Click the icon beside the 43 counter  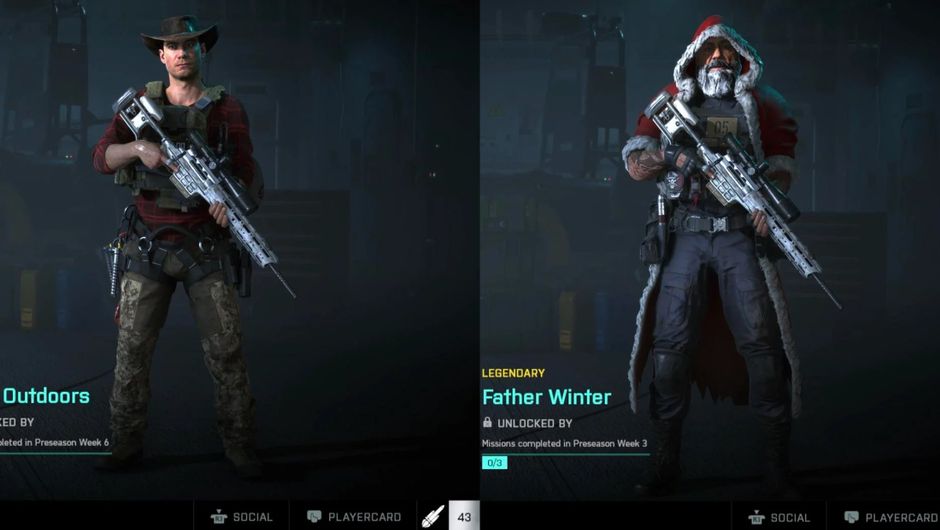pyautogui.click(x=433, y=517)
